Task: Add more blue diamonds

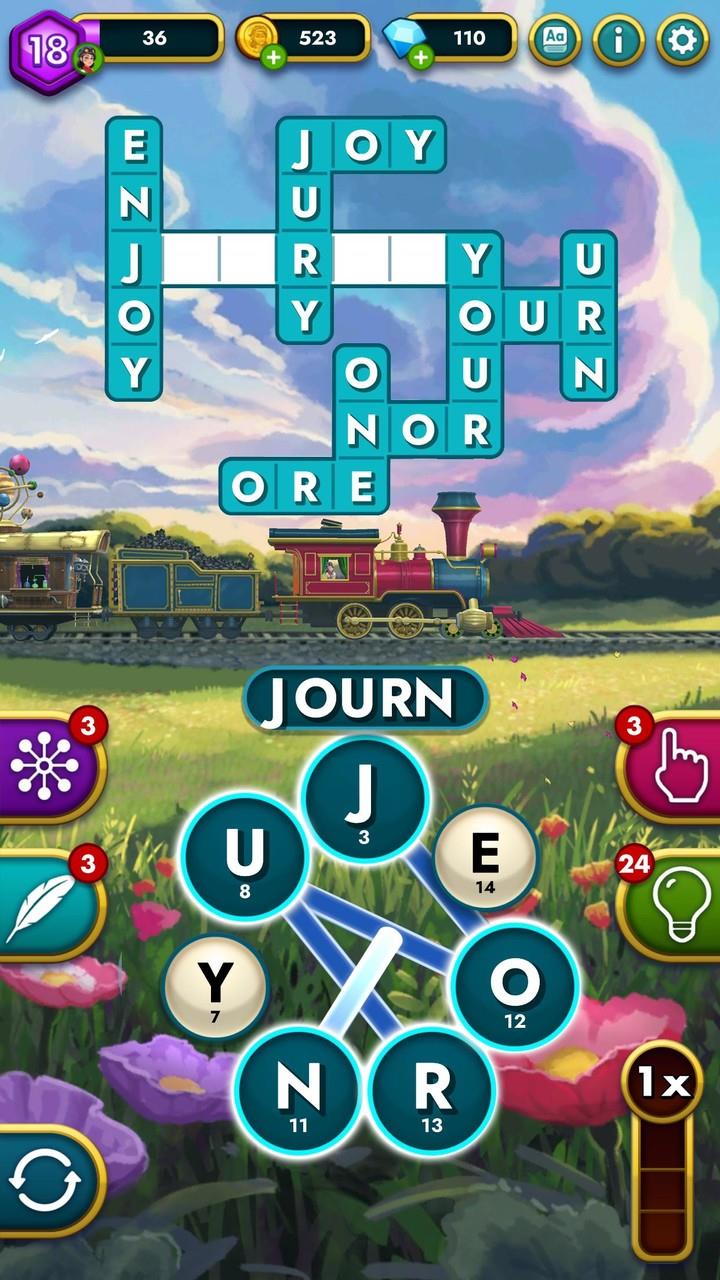Action: (x=421, y=56)
